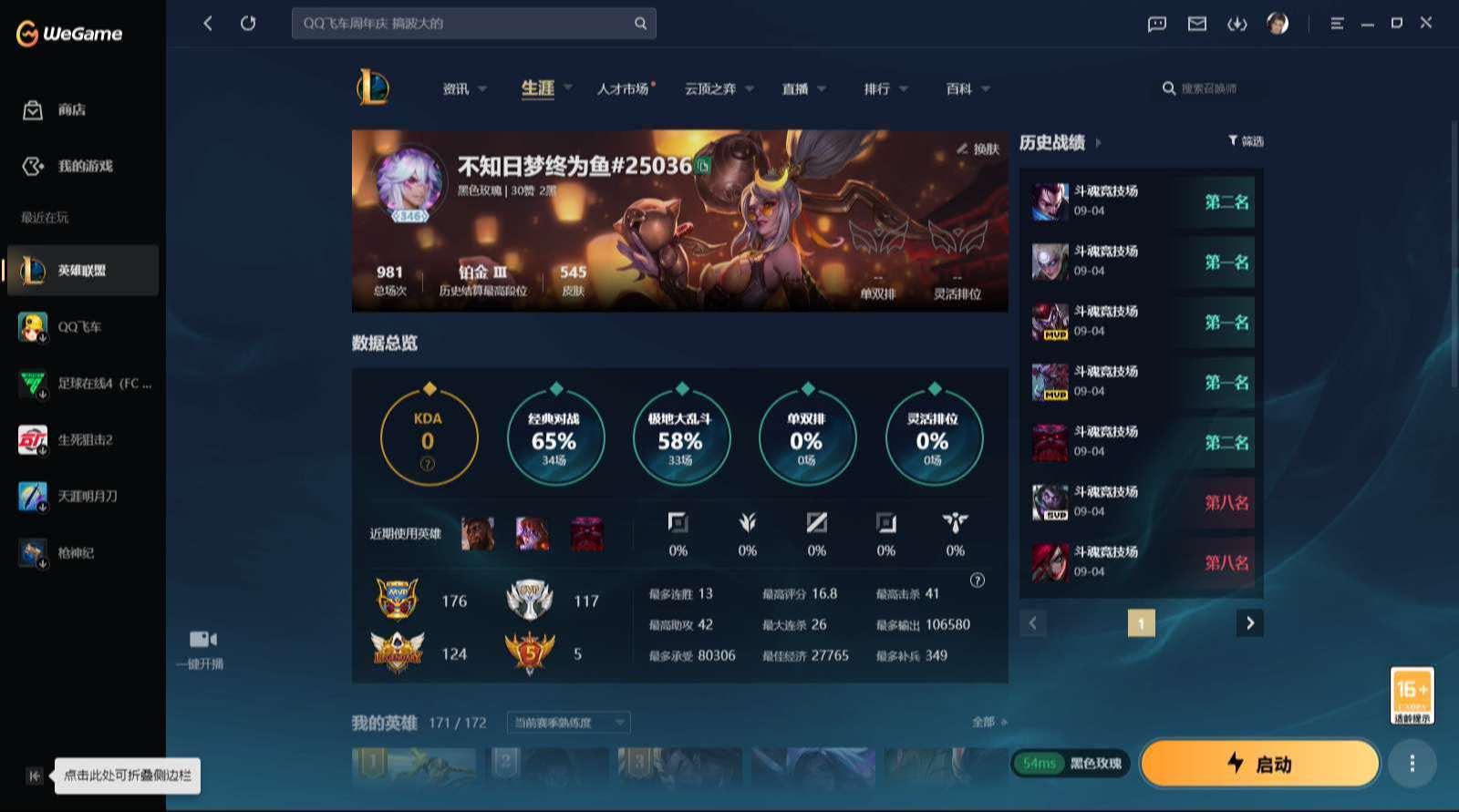Open the mail envelope icon in the title bar
The width and height of the screenshot is (1459, 812).
1197,24
